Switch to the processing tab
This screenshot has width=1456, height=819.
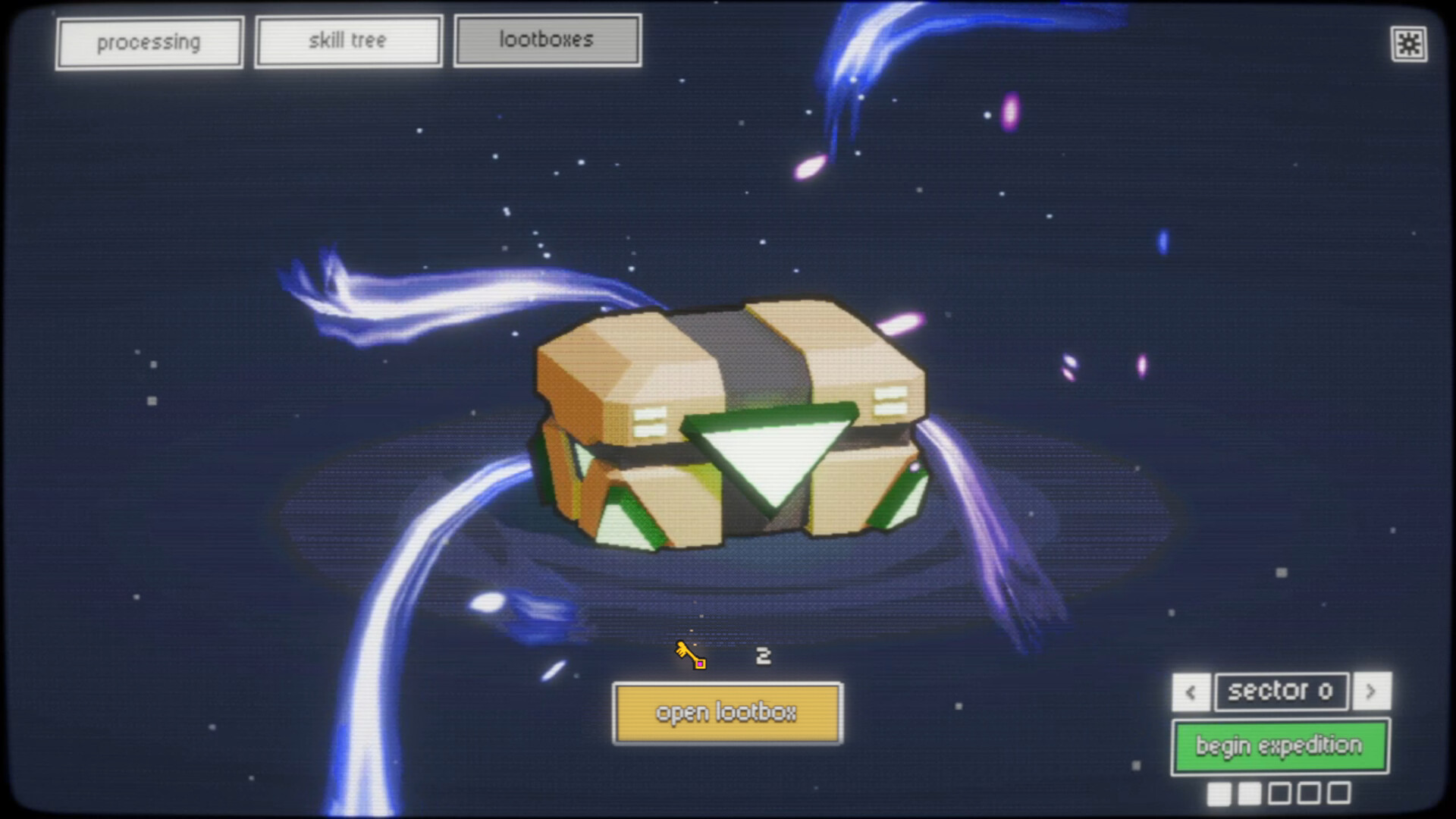click(149, 41)
